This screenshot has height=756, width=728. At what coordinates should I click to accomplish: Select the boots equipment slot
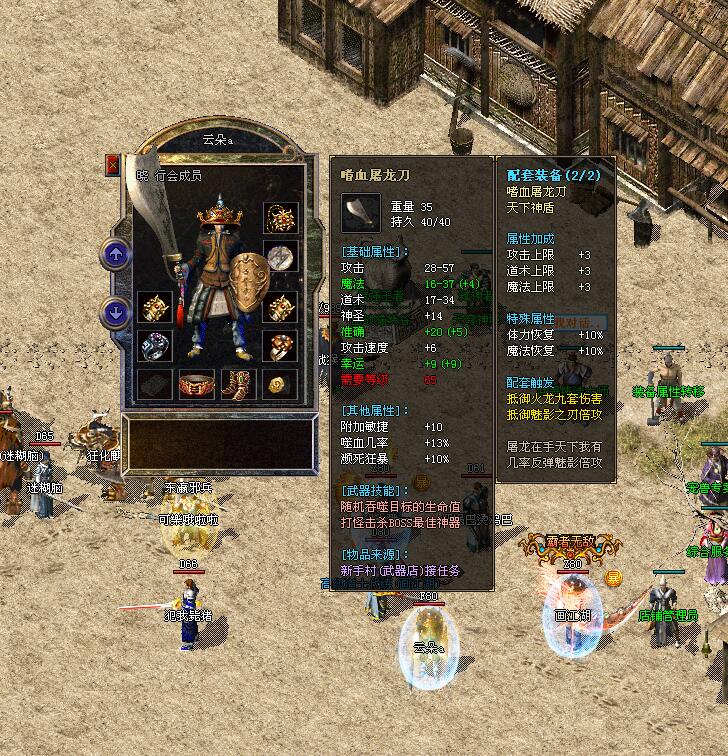[x=237, y=384]
